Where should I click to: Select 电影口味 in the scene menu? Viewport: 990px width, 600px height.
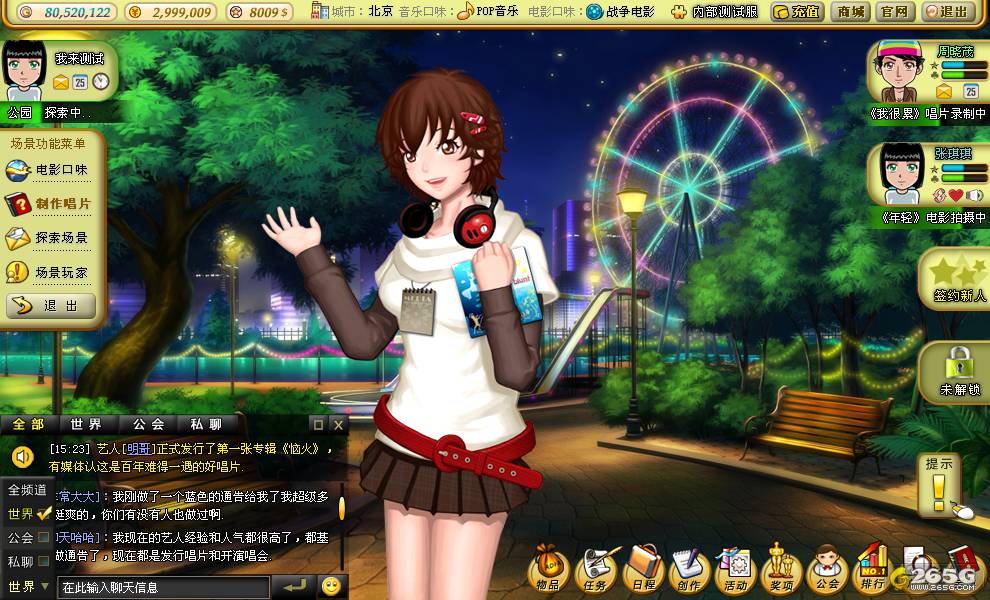pos(52,171)
